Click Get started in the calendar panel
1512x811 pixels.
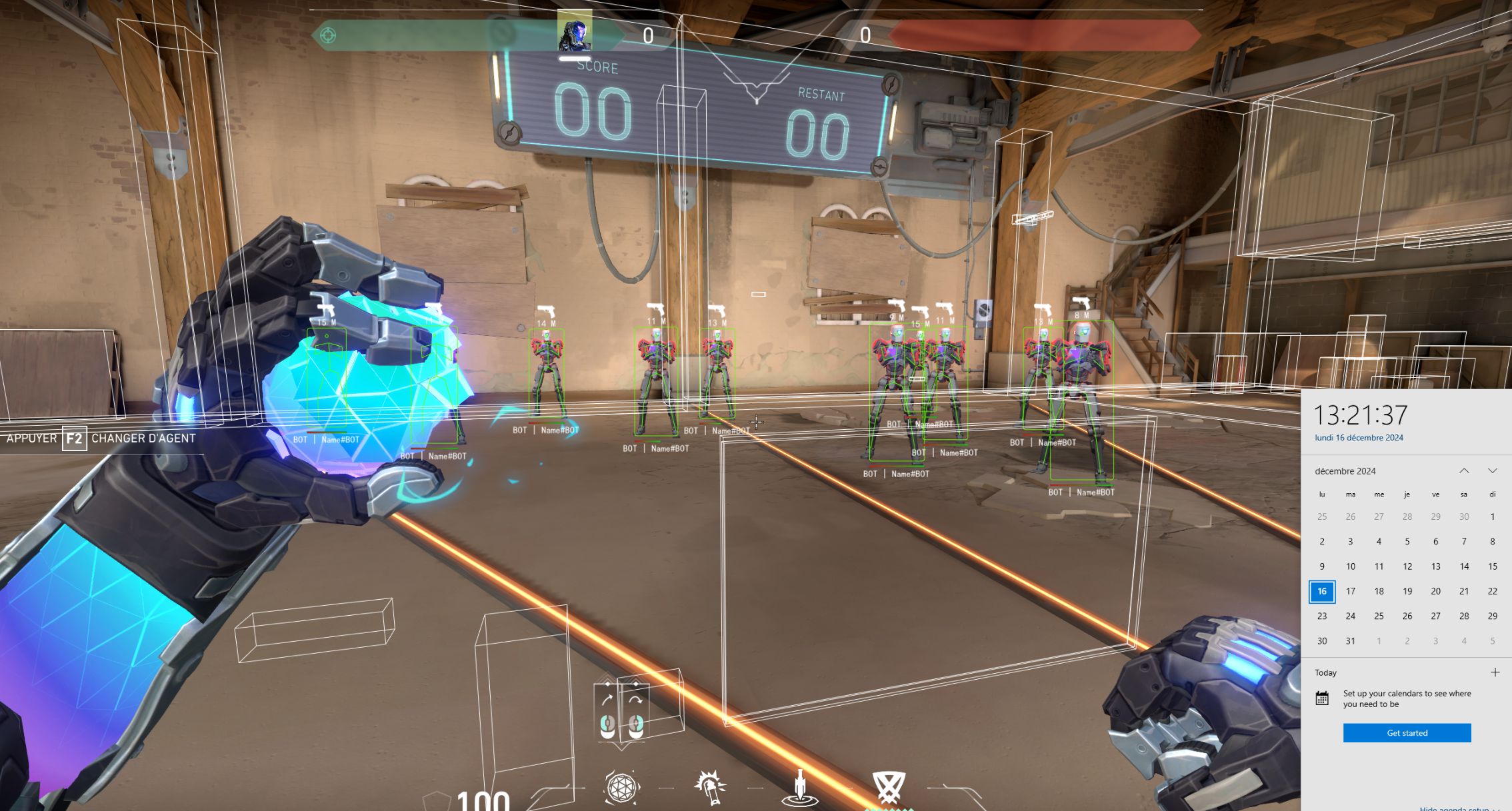tap(1407, 732)
